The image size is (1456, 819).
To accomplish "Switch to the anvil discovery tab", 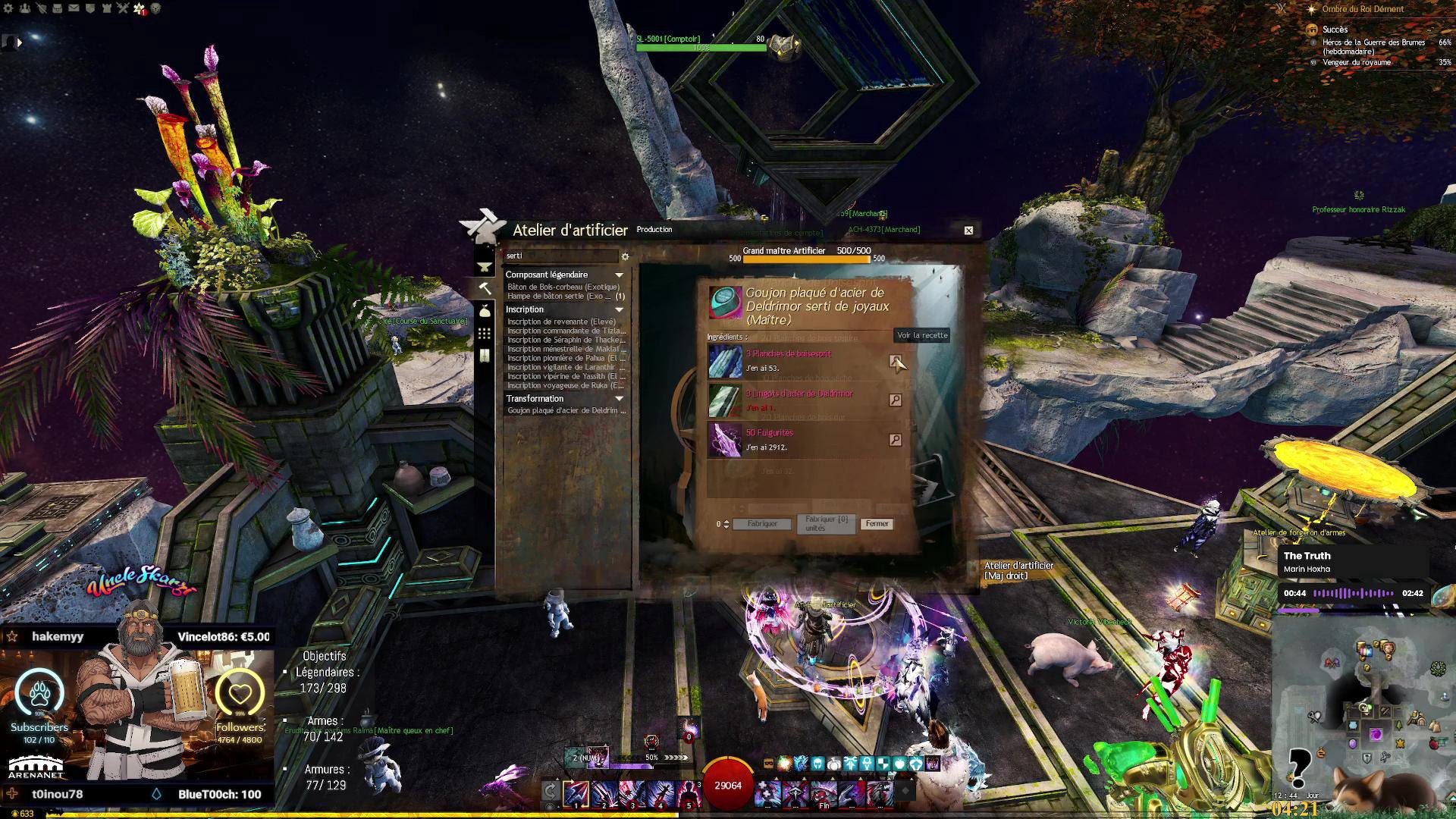I will tap(485, 267).
